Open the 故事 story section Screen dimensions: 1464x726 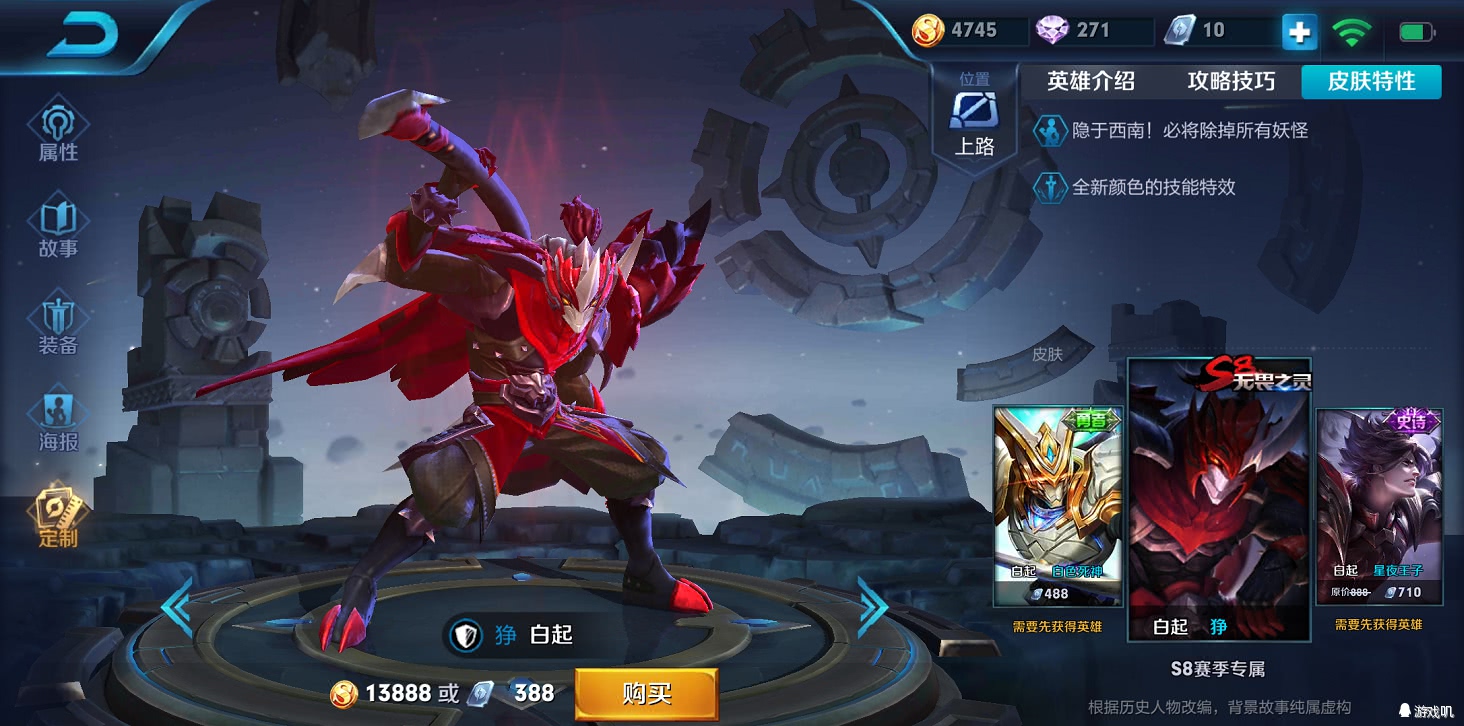coord(58,230)
